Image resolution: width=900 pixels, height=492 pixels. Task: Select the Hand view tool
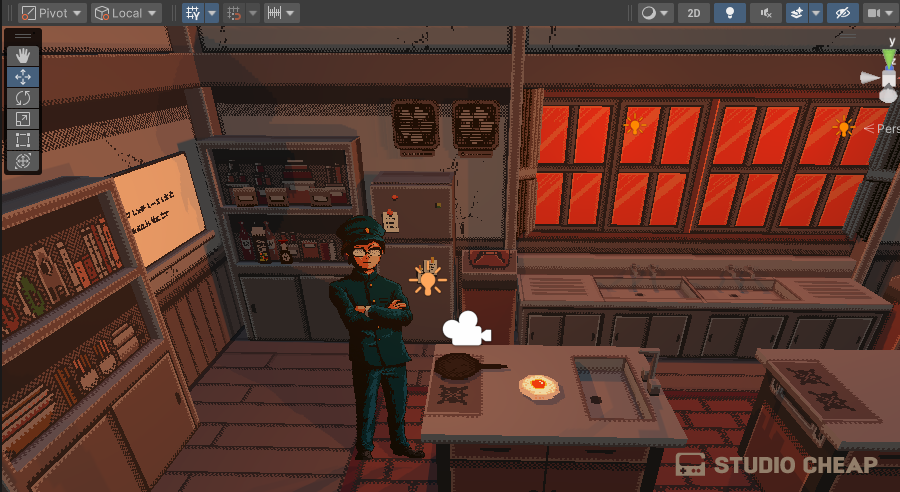tap(23, 56)
